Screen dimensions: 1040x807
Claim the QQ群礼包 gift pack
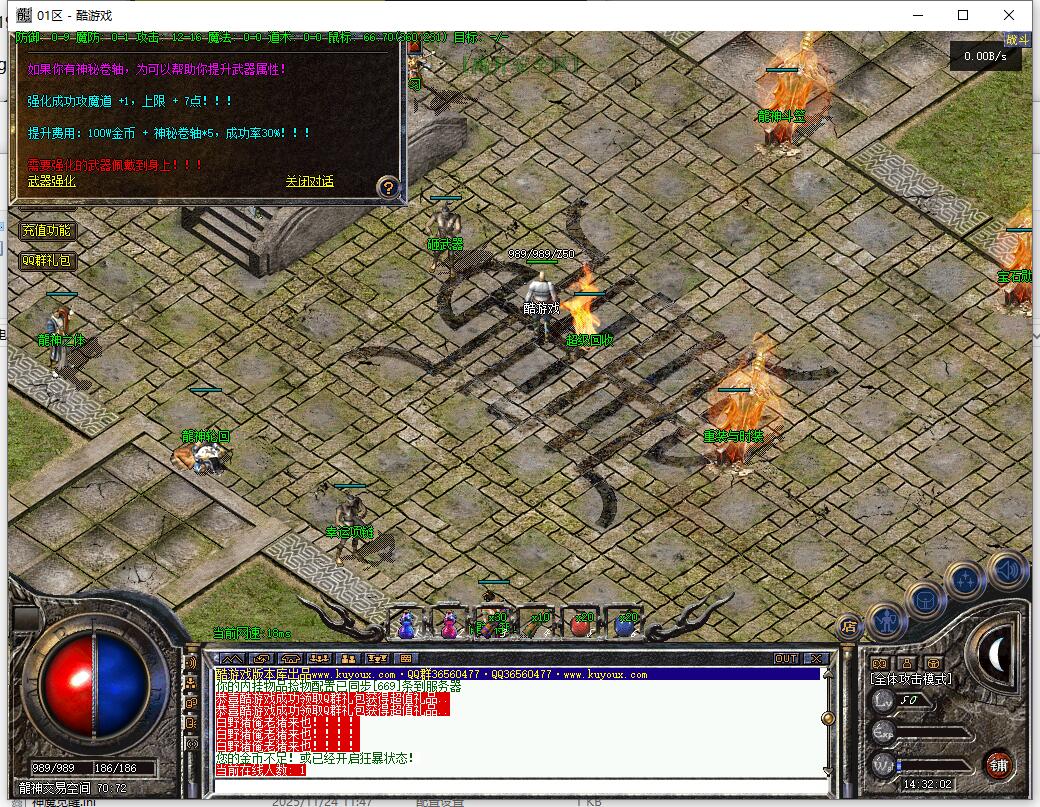(x=47, y=261)
